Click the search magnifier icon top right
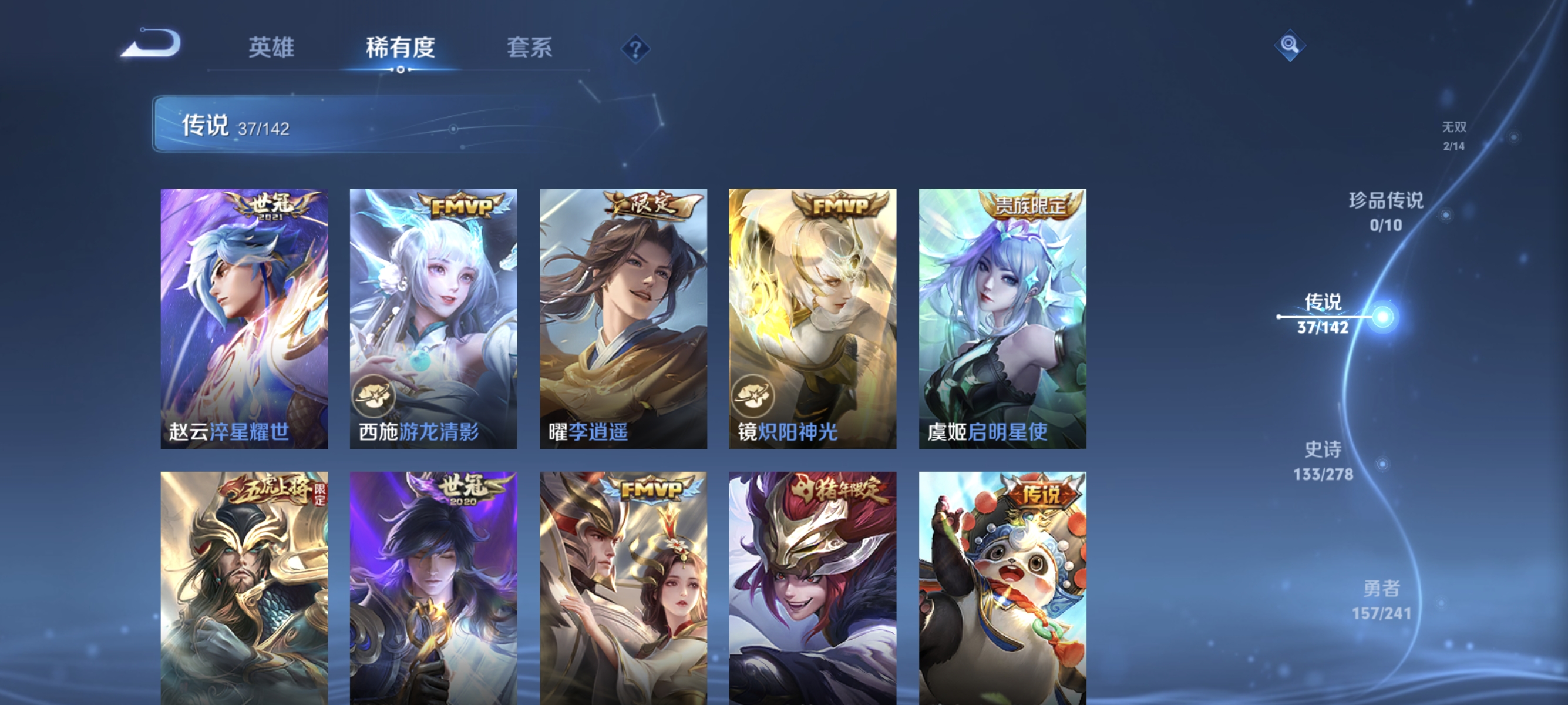Screen dimensions: 1568x705 tap(1290, 45)
